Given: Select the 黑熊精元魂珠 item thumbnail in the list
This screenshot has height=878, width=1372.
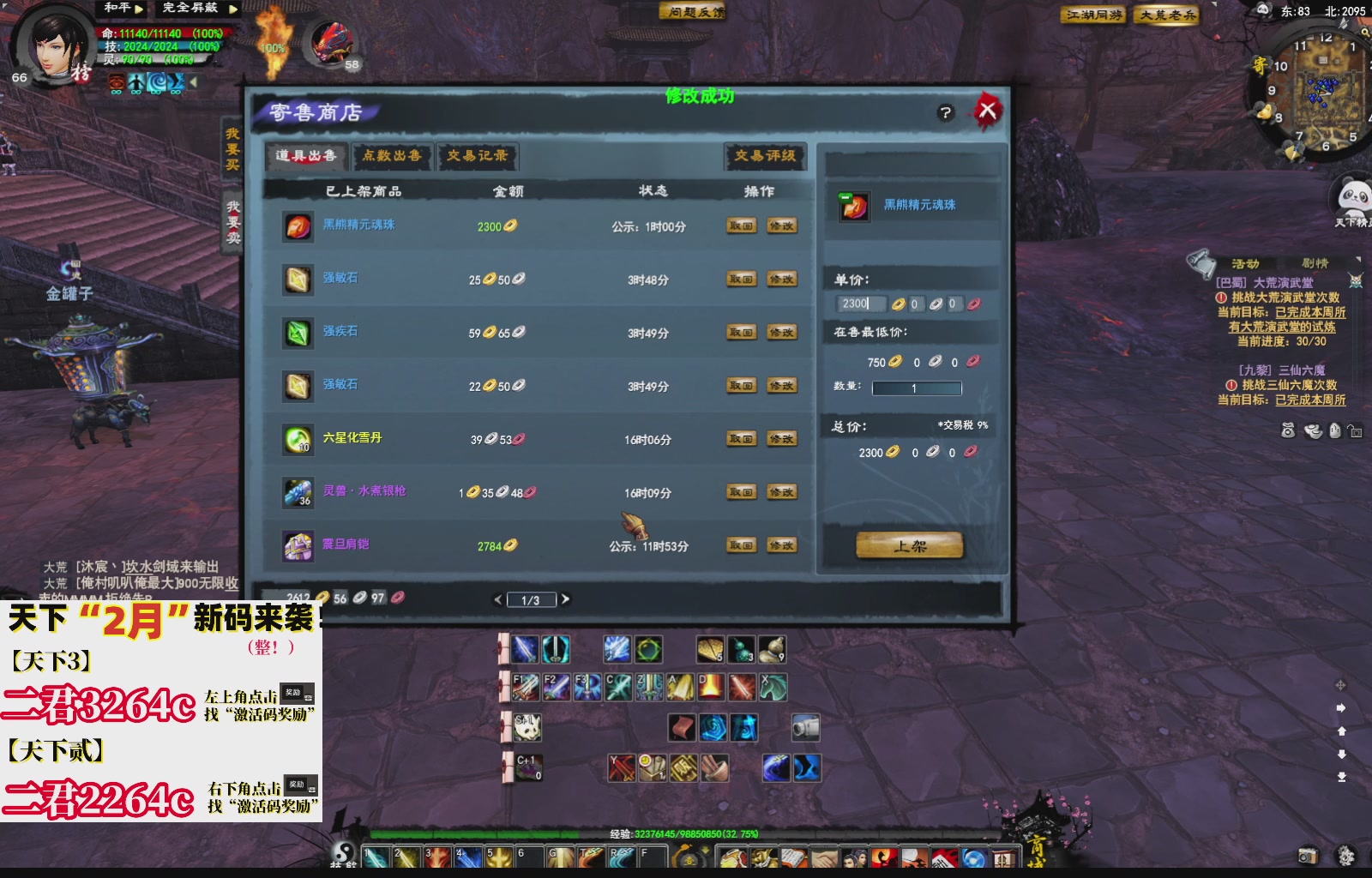Looking at the screenshot, I should coord(298,226).
